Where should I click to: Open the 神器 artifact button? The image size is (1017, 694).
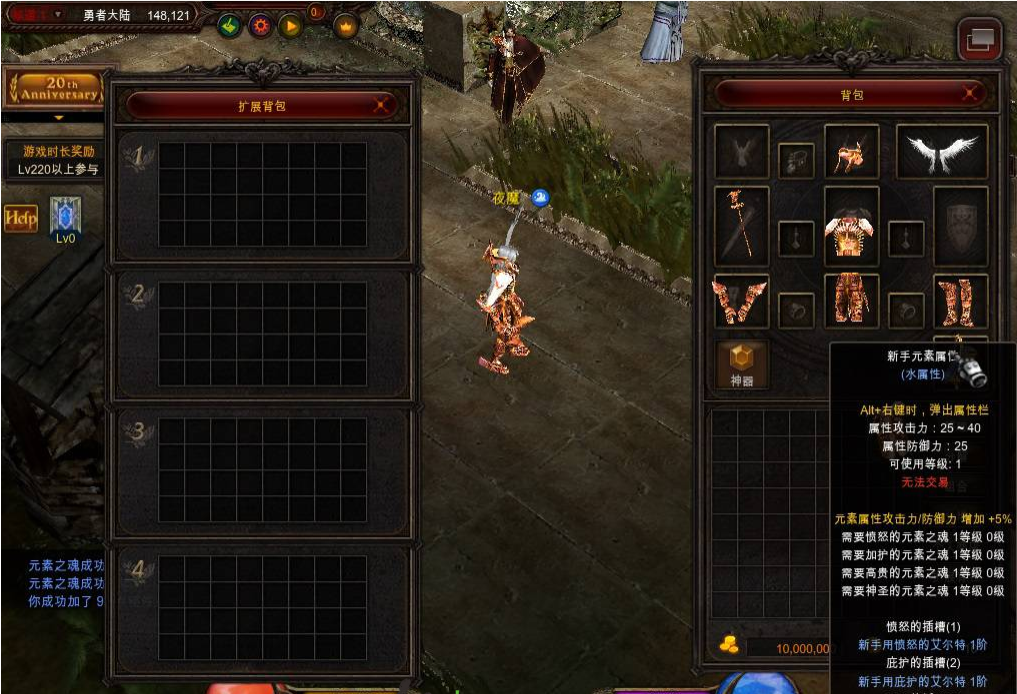tap(742, 365)
